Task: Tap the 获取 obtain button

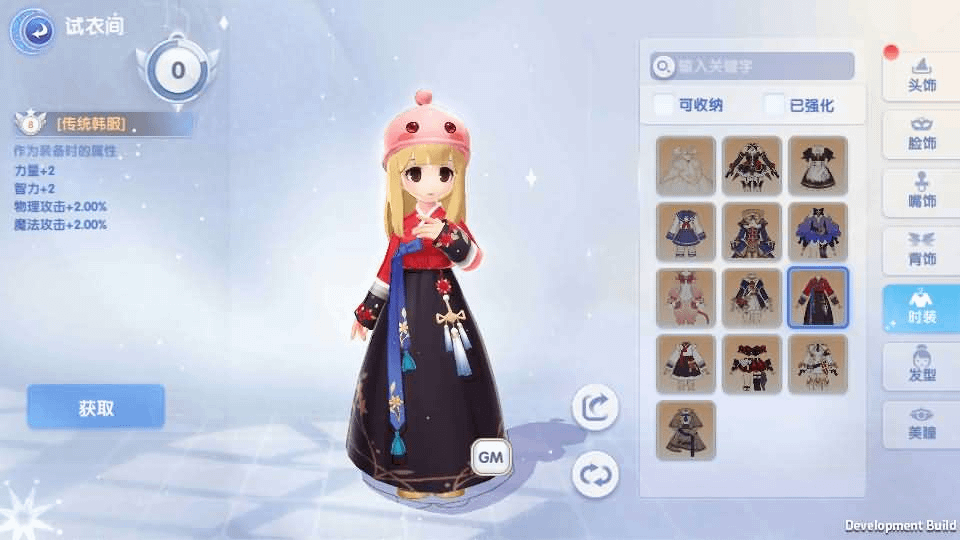Action: click(x=96, y=408)
